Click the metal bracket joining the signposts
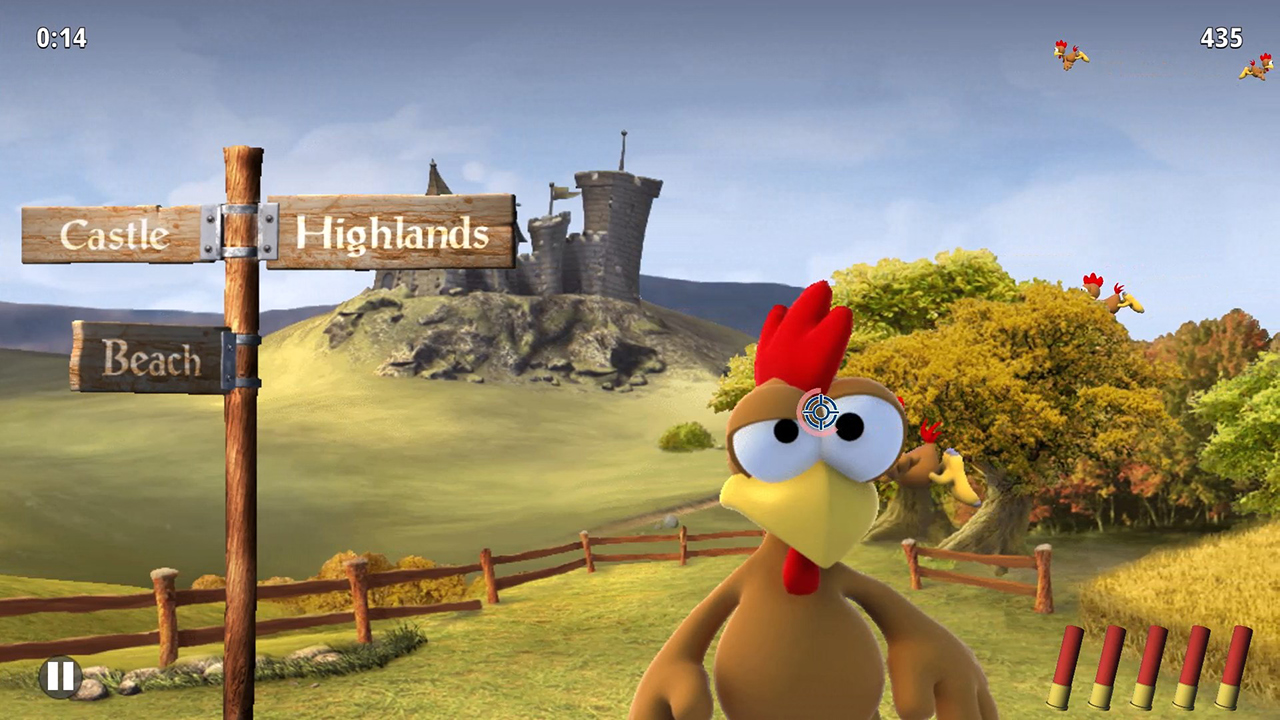 click(x=240, y=232)
